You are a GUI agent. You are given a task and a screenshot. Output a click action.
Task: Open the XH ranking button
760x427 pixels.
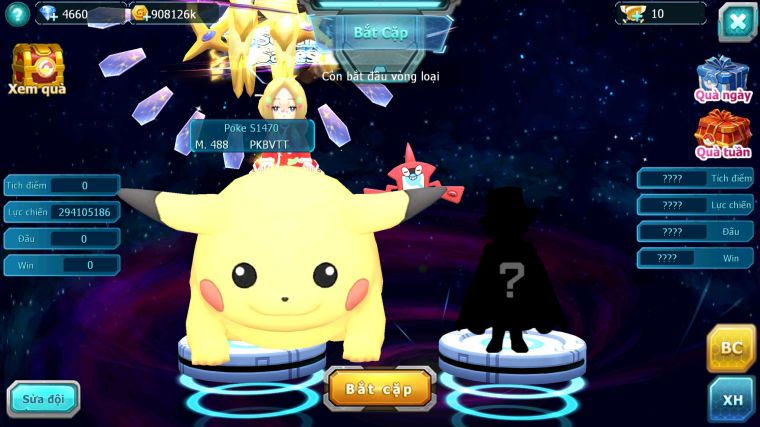732,399
